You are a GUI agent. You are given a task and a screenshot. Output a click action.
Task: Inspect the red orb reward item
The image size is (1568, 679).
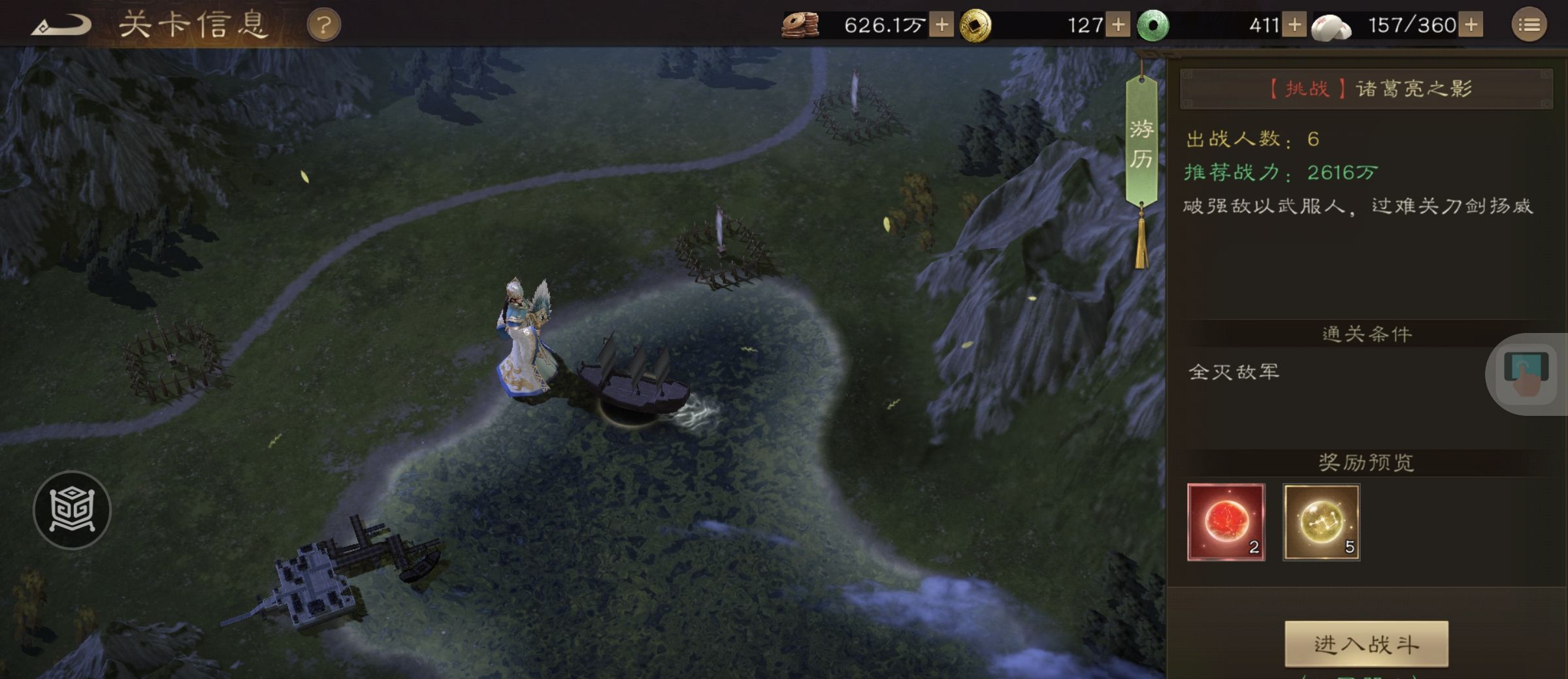tap(1226, 522)
